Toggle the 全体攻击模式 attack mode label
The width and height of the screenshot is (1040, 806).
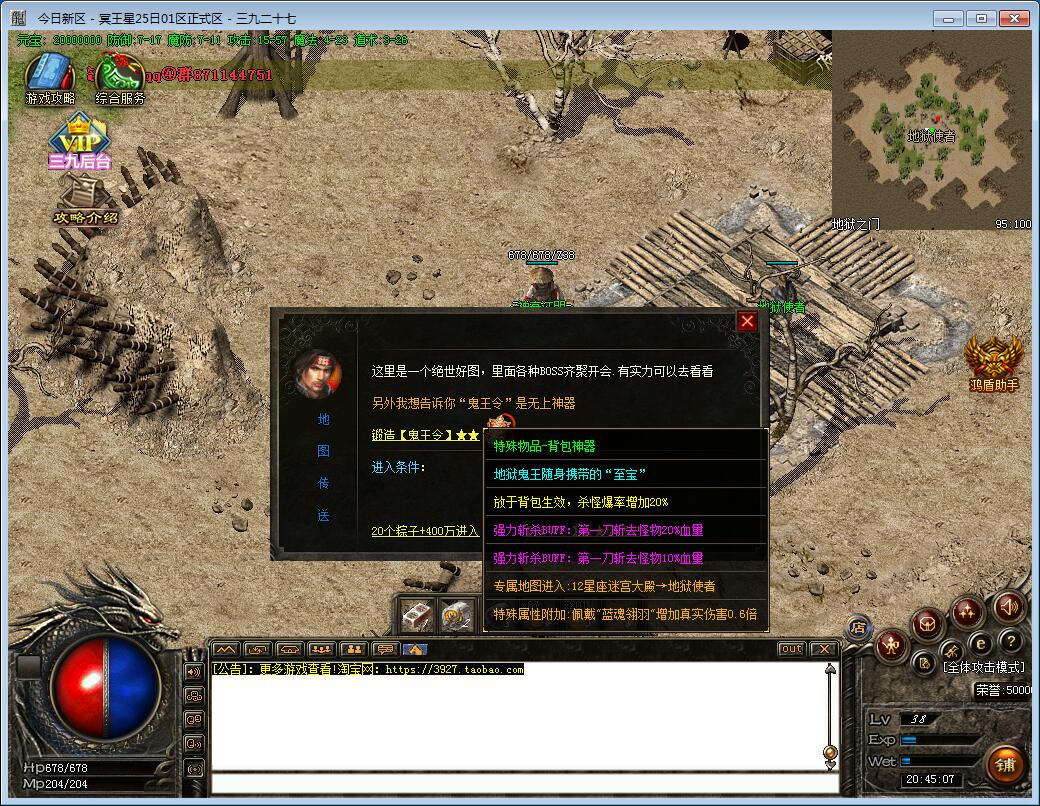(983, 667)
